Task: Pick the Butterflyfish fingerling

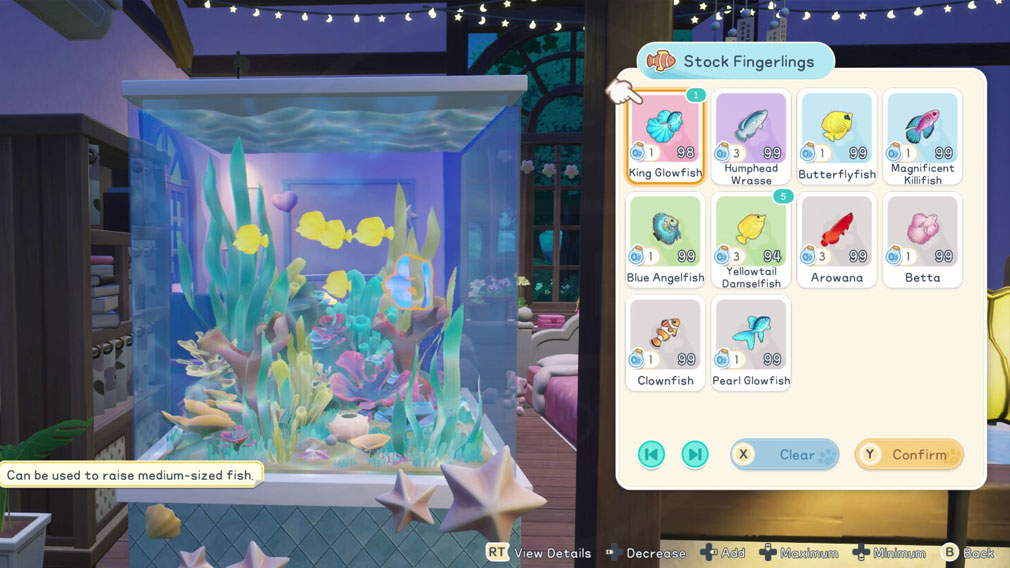Action: [837, 136]
